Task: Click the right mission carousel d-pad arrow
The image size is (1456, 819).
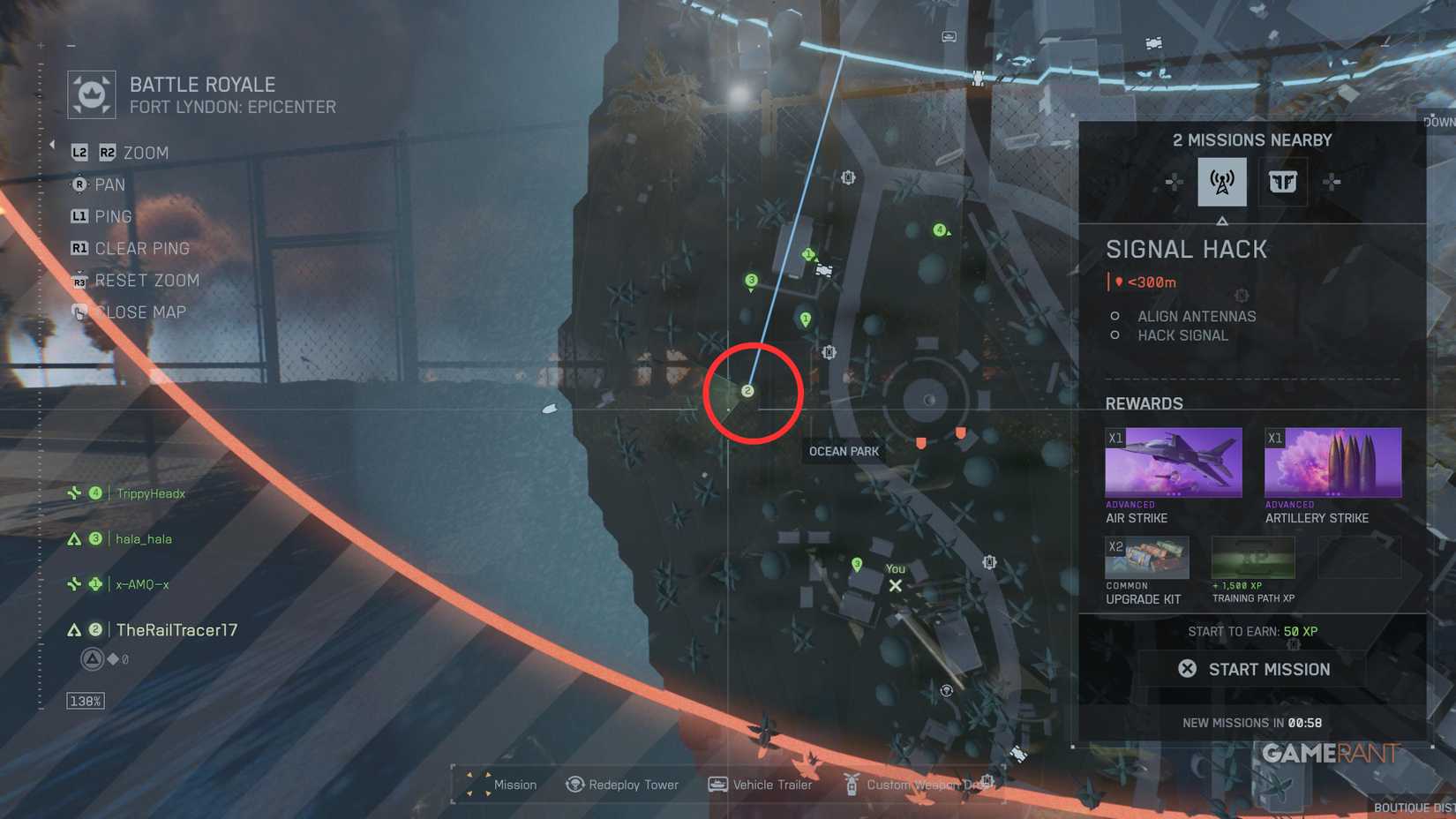Action: (1329, 183)
